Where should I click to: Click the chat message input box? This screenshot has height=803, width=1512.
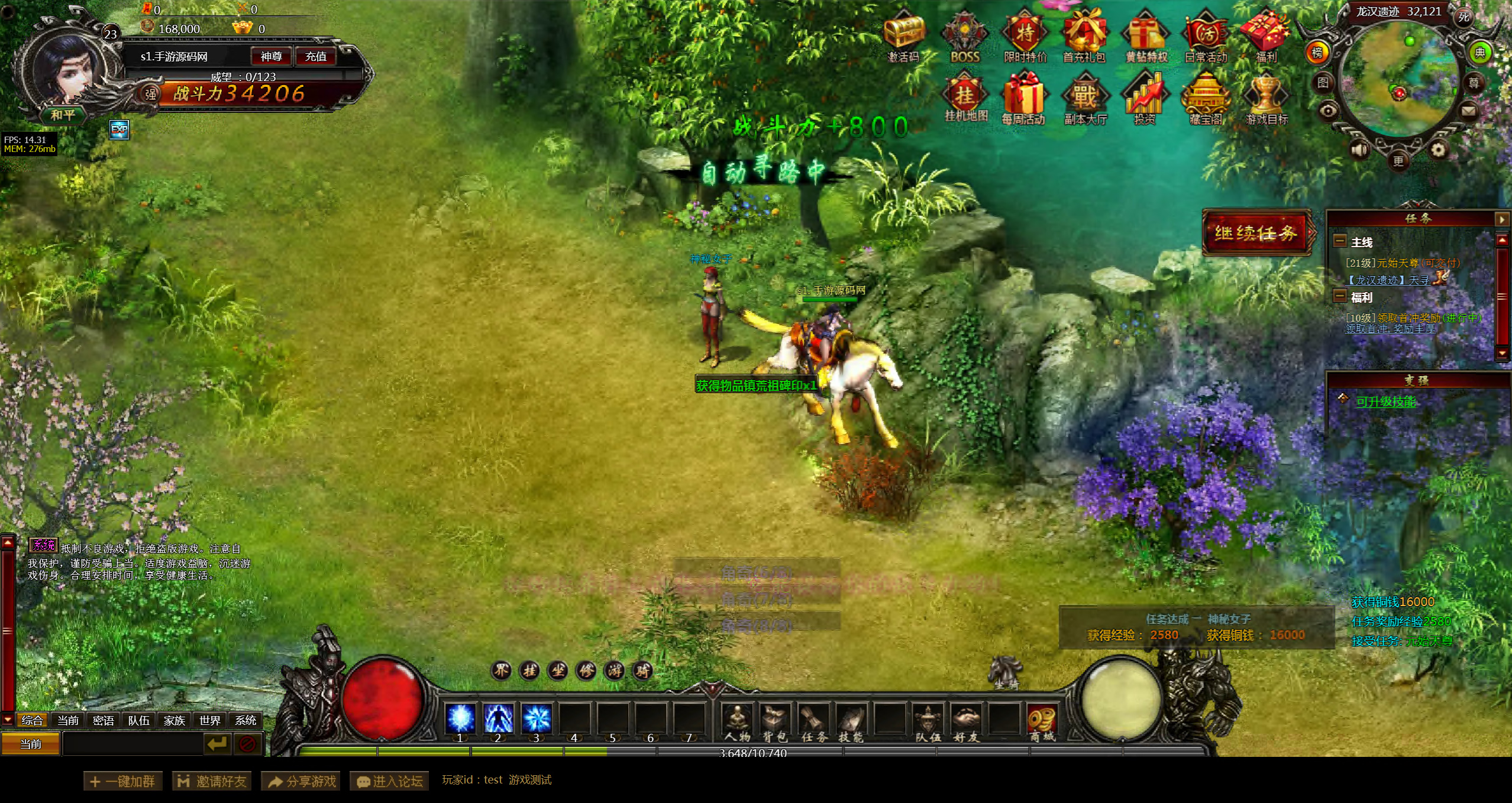pos(133,744)
